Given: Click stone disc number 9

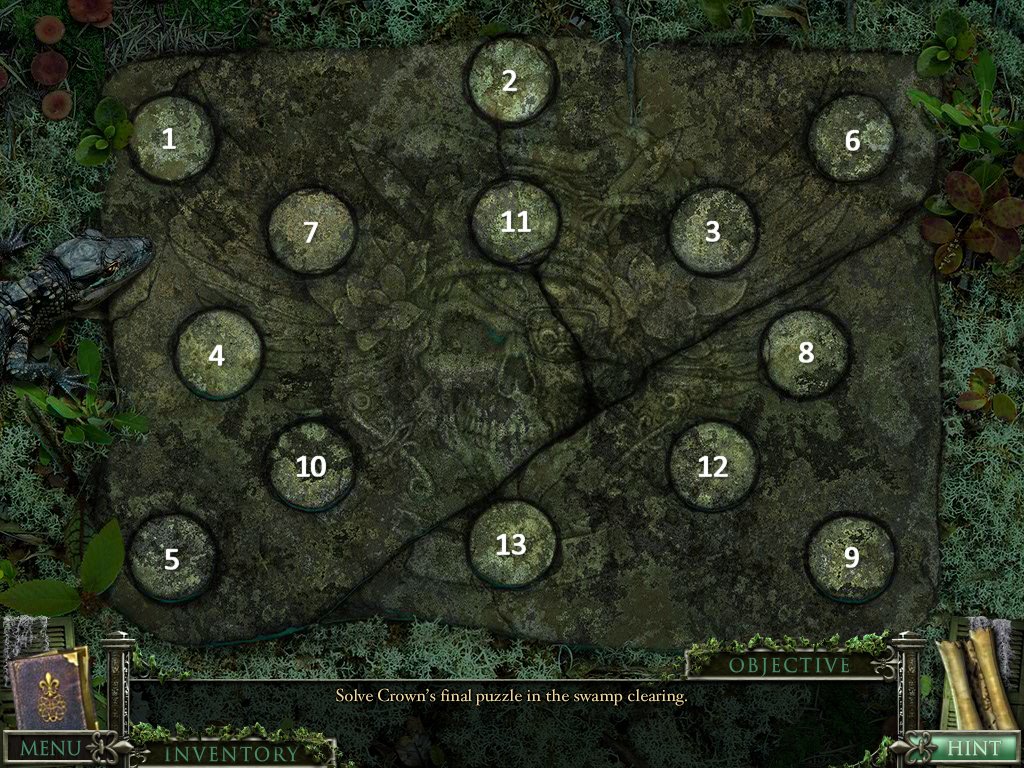Looking at the screenshot, I should (850, 557).
